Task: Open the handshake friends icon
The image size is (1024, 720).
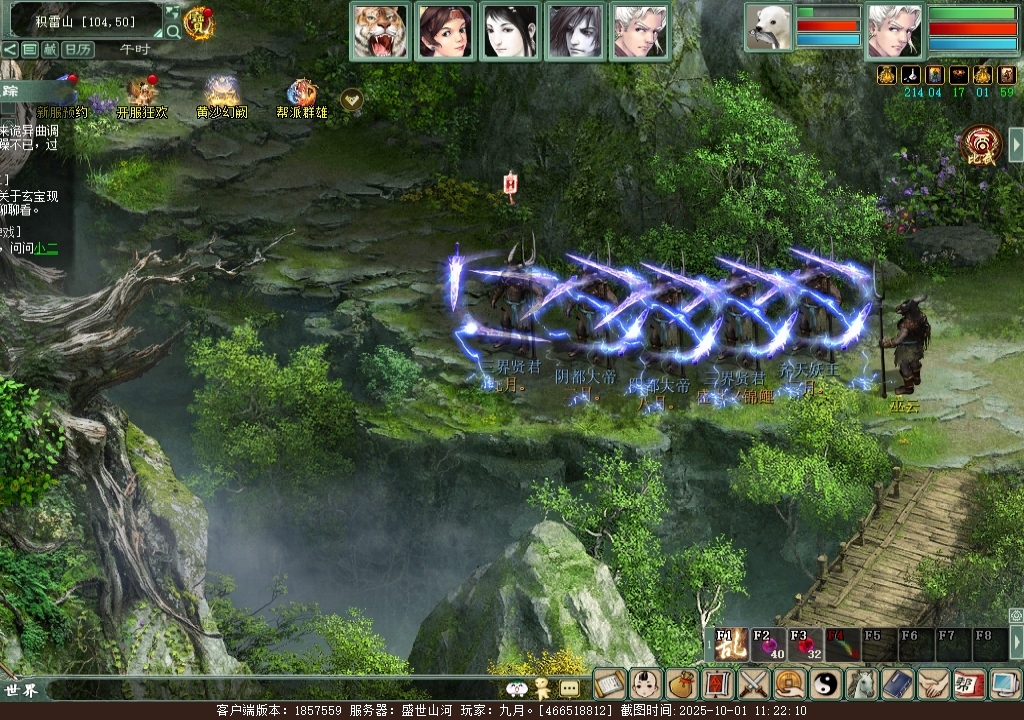Action: 934,684
